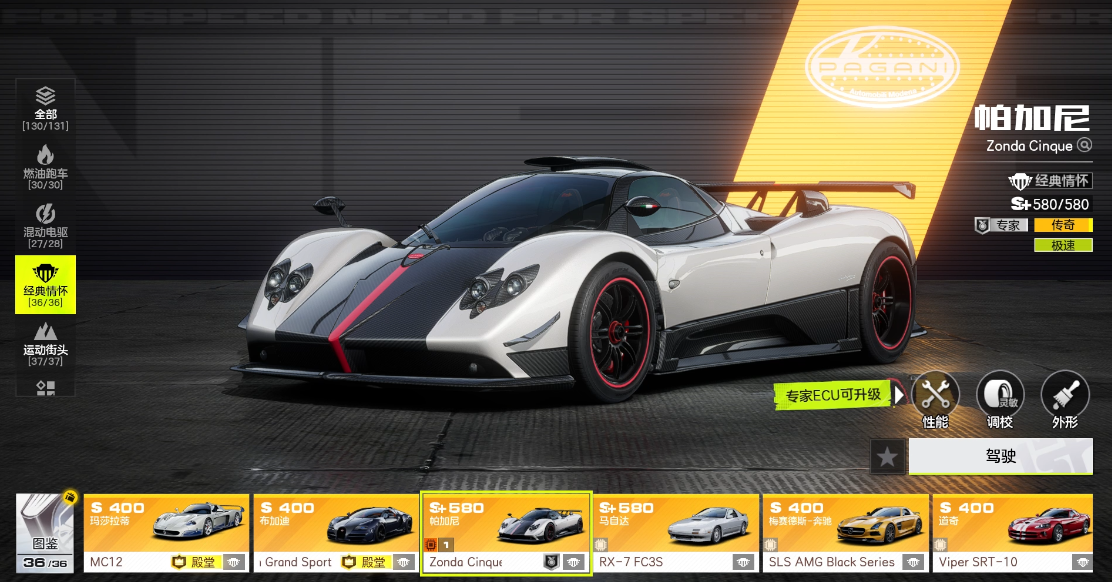Viewport: 1112px width, 582px height.
Task: Click the 专家ECU可升级 upgrade notice
Action: point(833,395)
